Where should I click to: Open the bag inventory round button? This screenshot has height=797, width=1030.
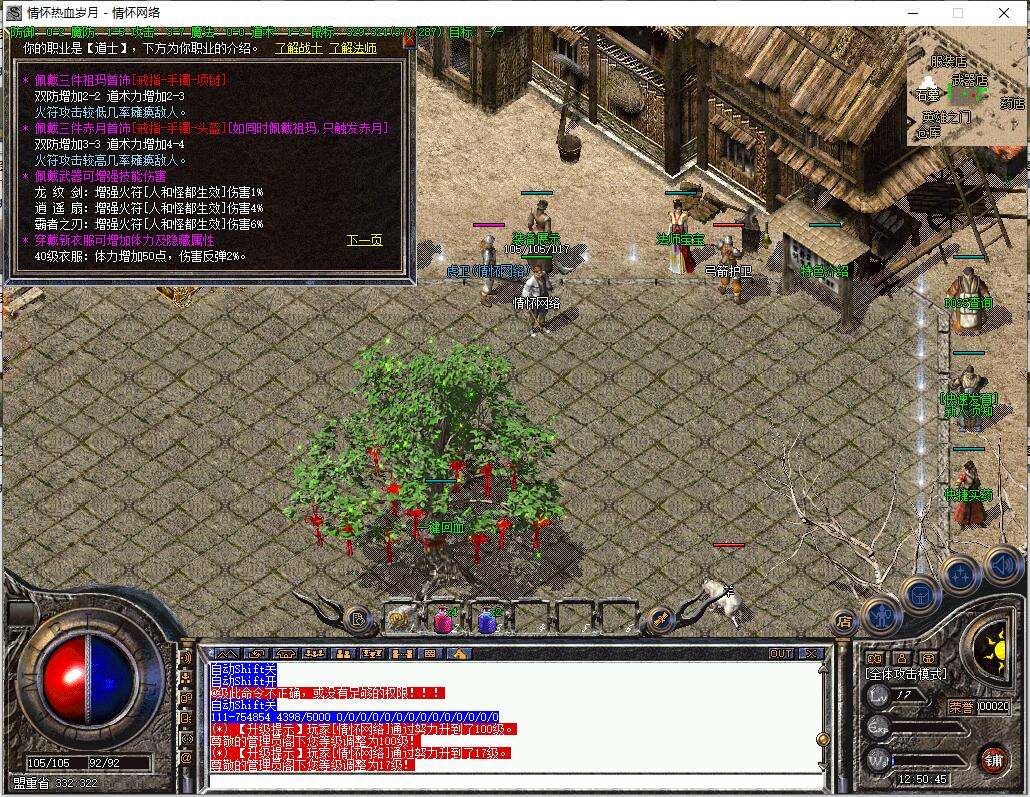tap(920, 595)
